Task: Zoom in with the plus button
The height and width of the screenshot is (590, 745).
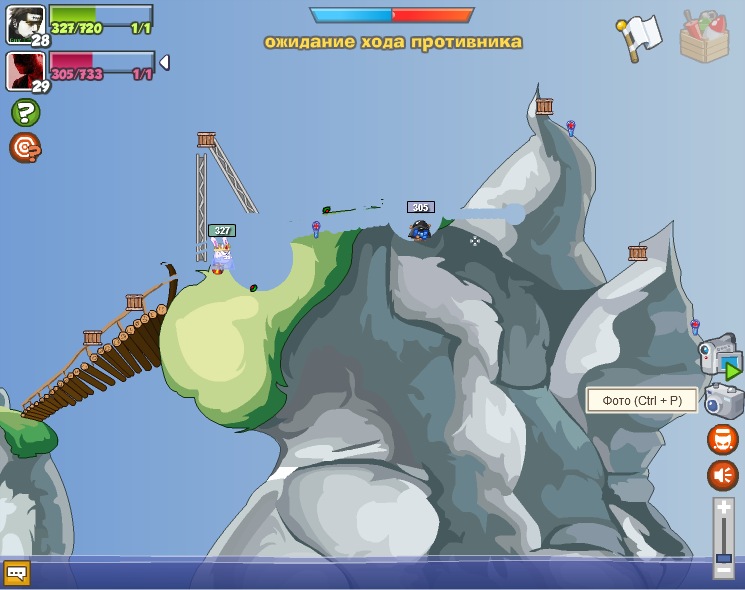Action: [724, 508]
